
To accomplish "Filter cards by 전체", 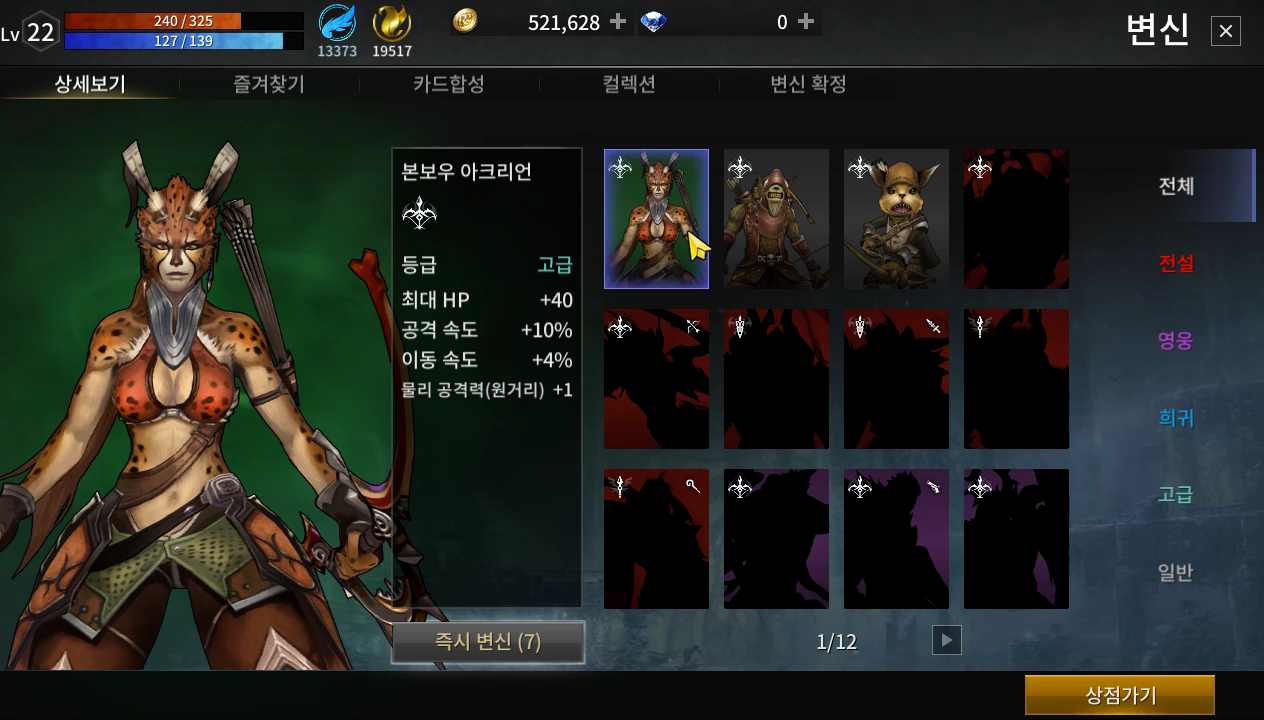I will [1176, 186].
